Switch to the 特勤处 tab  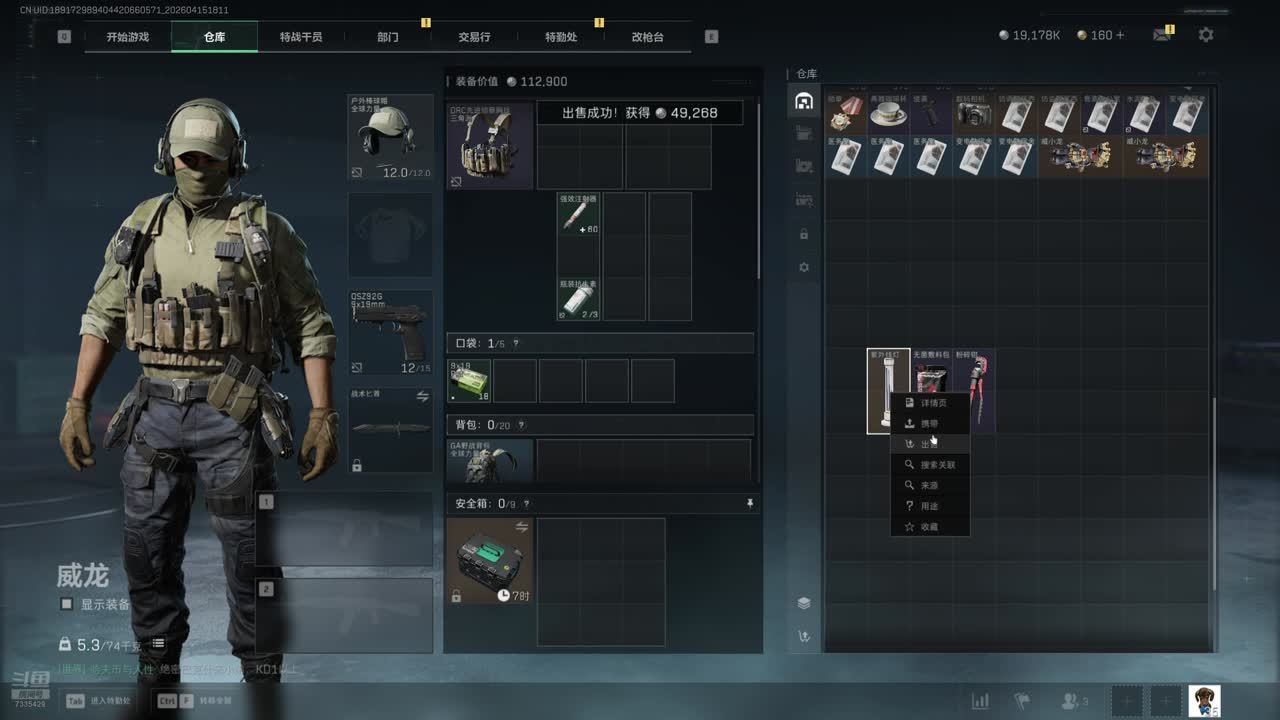tap(561, 37)
